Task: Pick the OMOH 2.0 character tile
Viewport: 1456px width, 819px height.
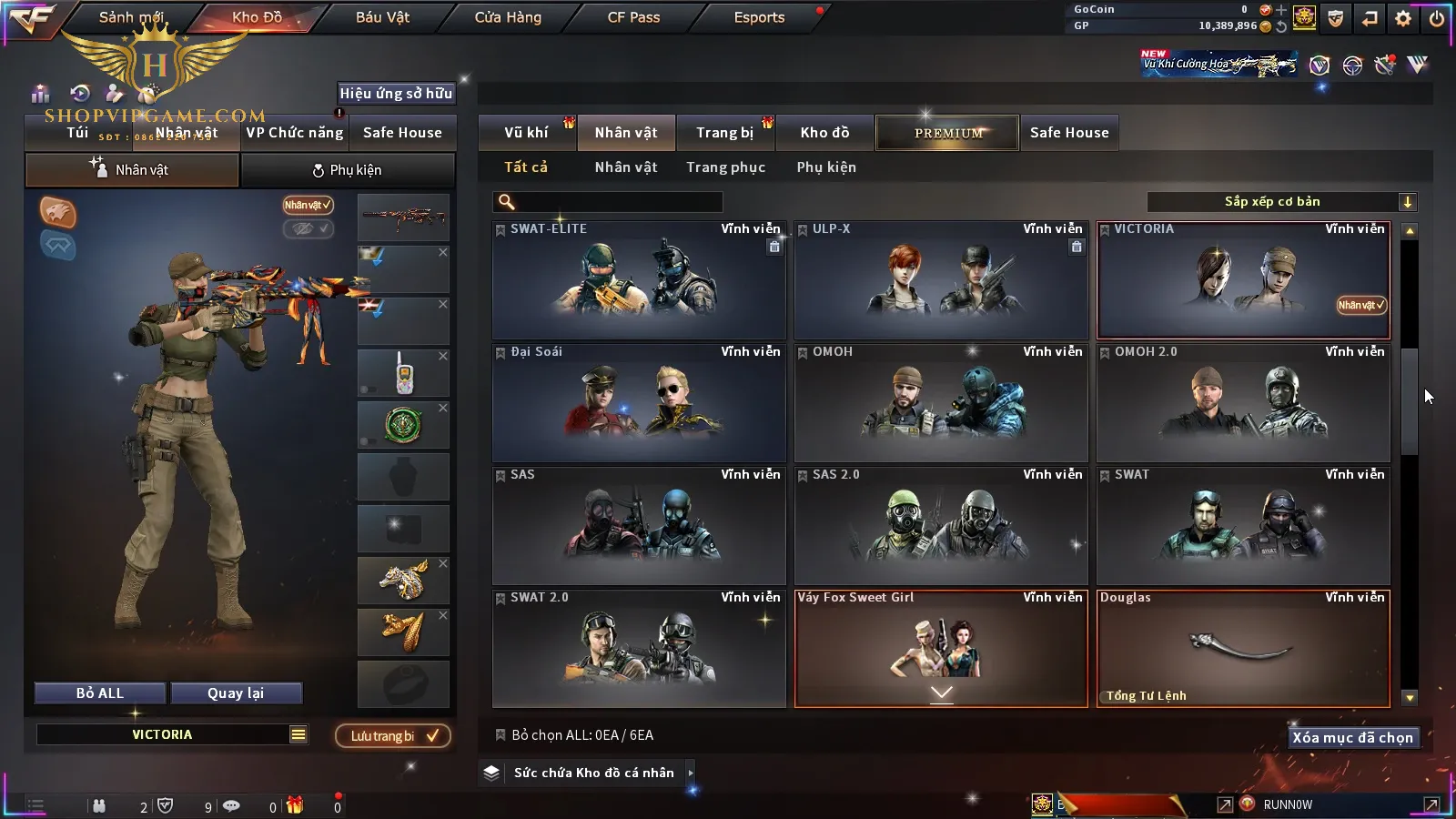Action: click(x=1243, y=403)
